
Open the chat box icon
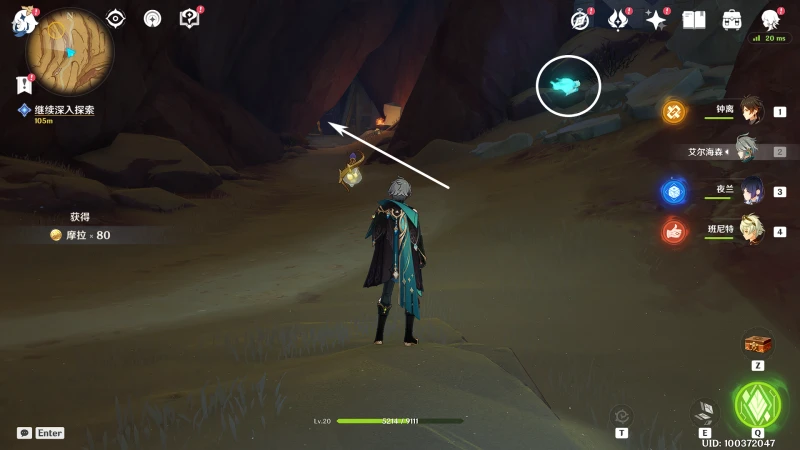click(x=24, y=433)
